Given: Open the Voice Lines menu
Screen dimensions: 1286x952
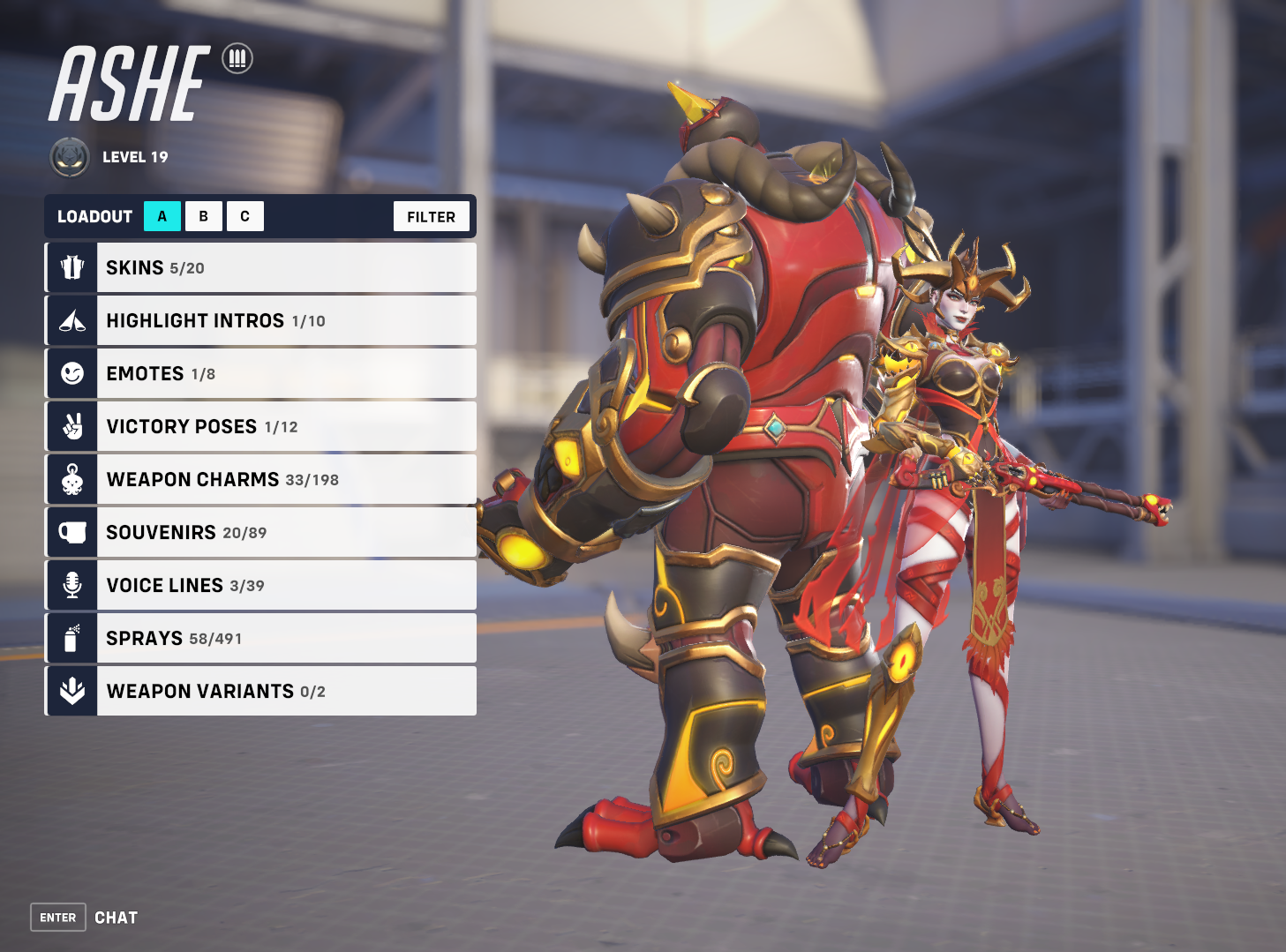Looking at the screenshot, I should pyautogui.click(x=260, y=585).
